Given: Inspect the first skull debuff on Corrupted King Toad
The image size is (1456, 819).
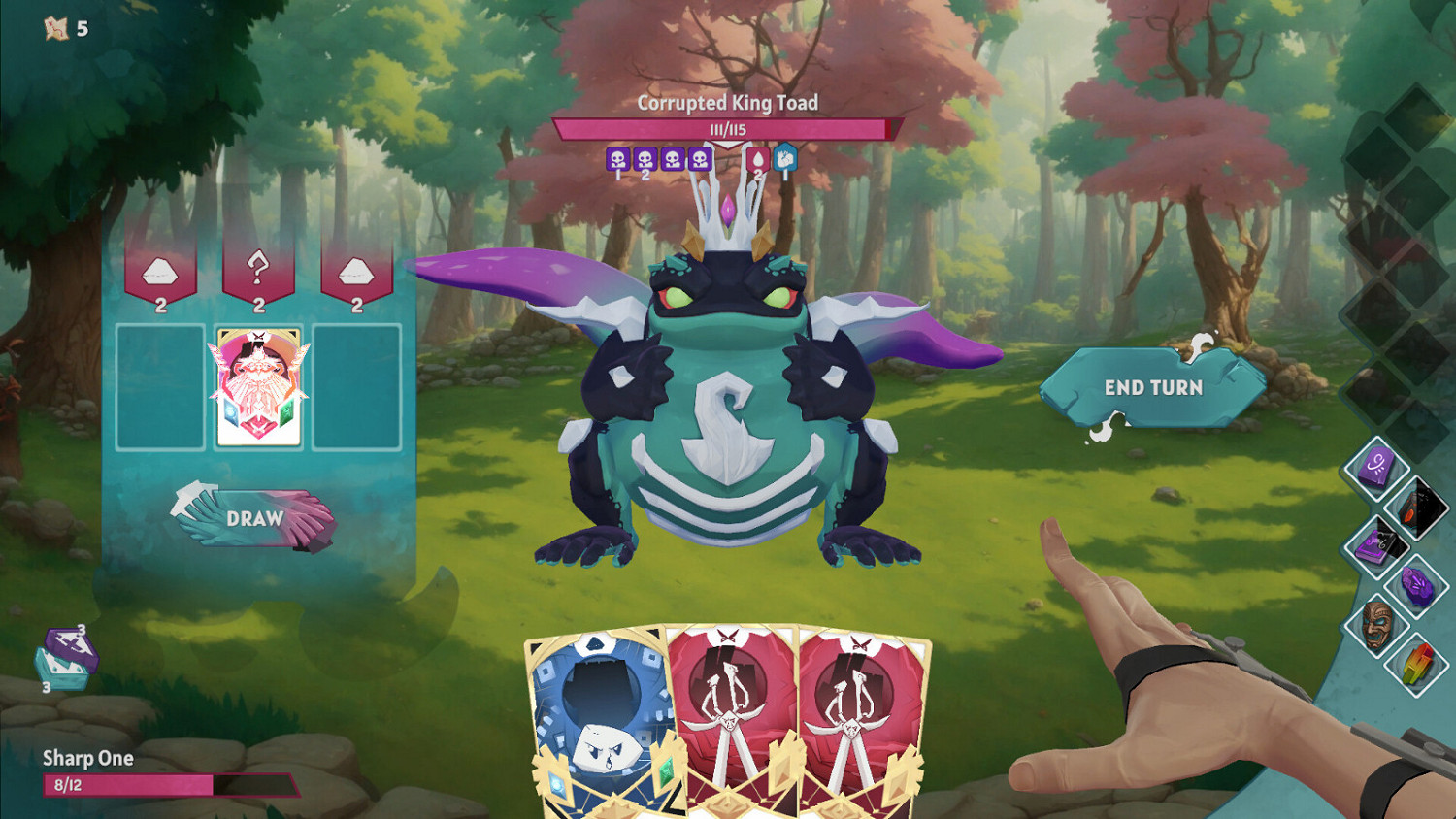Looking at the screenshot, I should pos(617,159).
